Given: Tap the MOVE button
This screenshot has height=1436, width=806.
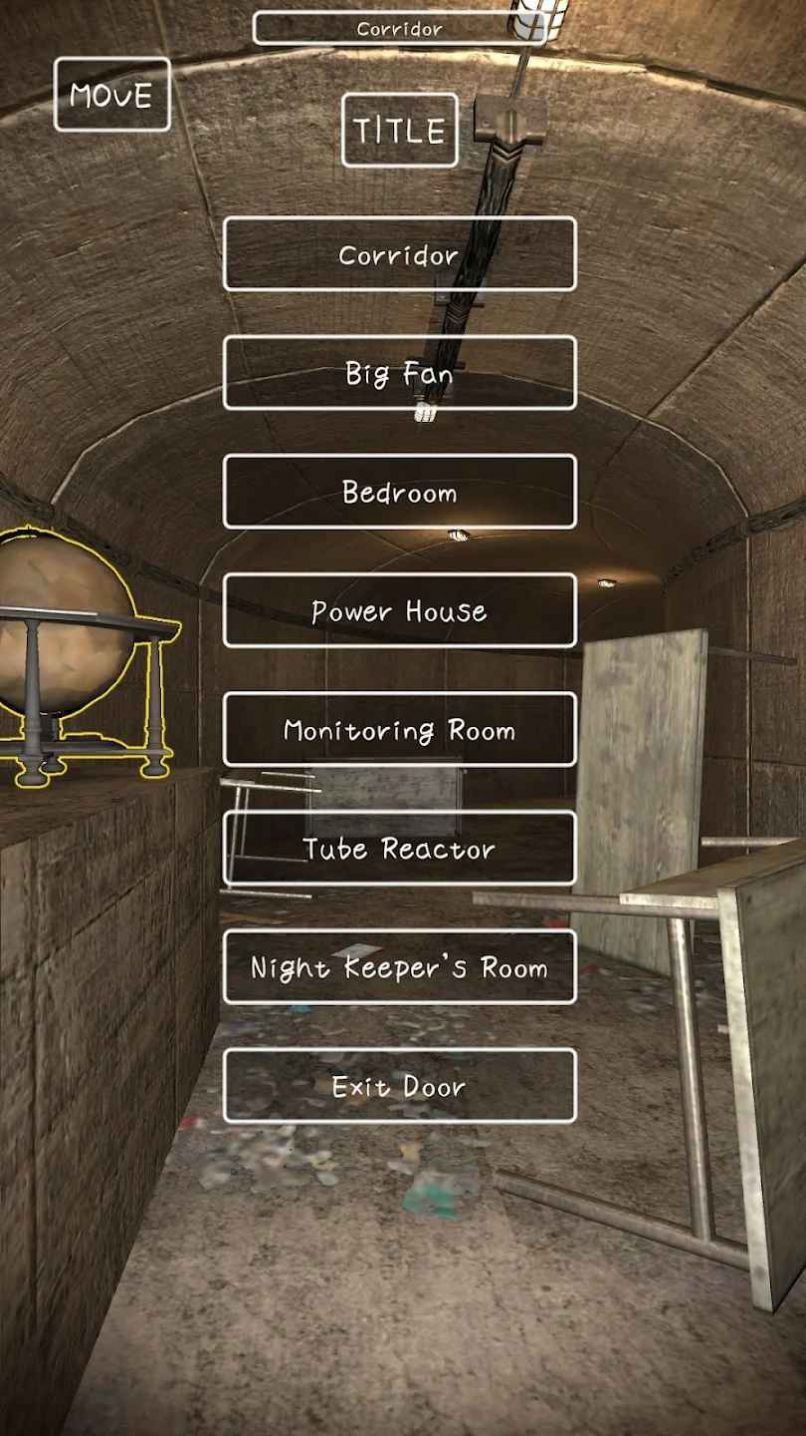Looking at the screenshot, I should (112, 95).
